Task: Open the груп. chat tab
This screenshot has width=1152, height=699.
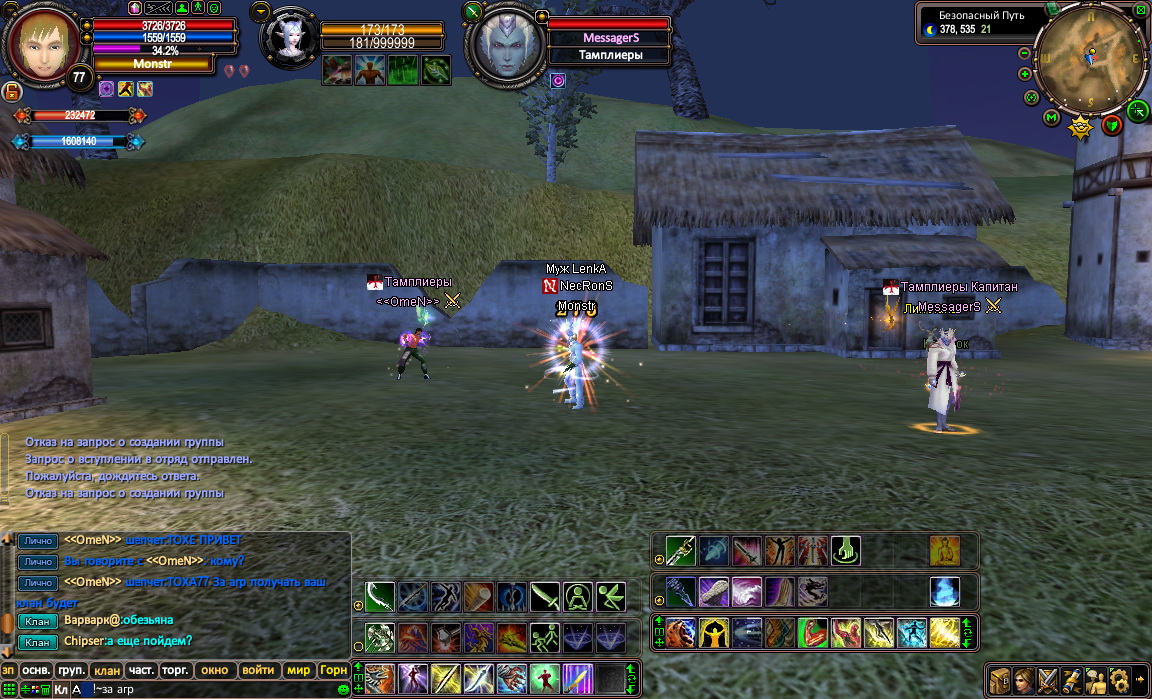Action: pos(70,670)
